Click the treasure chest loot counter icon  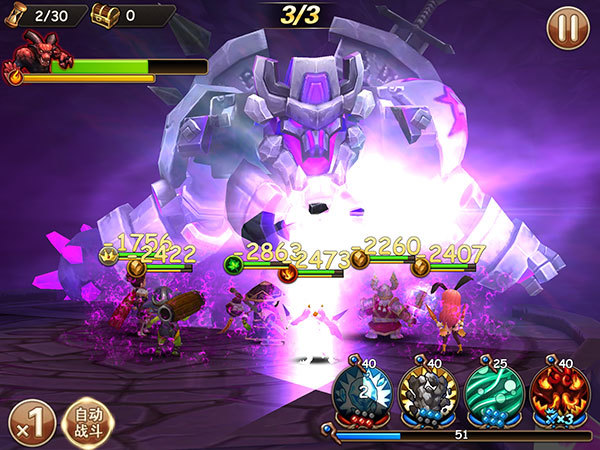coord(106,15)
